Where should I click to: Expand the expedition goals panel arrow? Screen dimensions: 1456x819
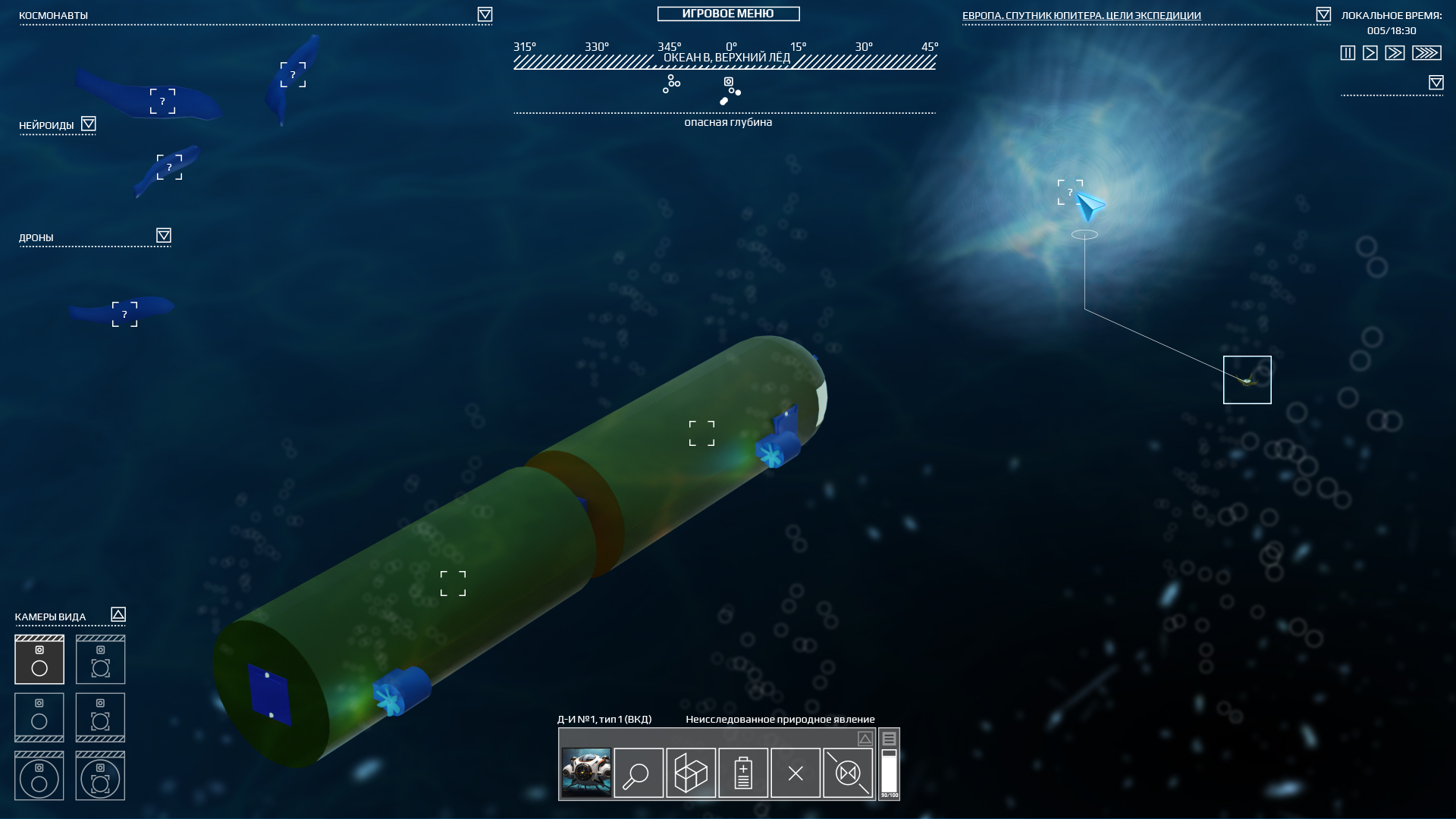pos(1323,14)
